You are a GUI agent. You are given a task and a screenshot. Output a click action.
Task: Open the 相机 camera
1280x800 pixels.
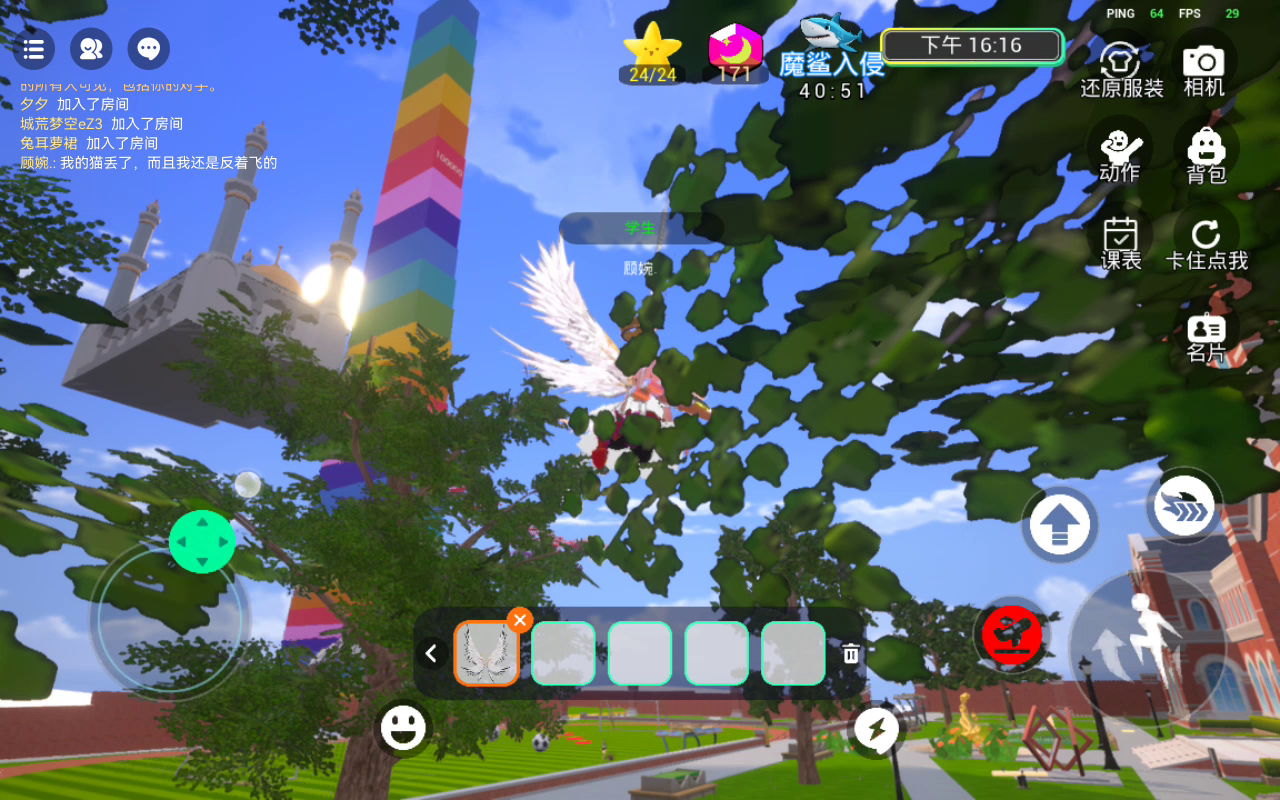[1204, 69]
